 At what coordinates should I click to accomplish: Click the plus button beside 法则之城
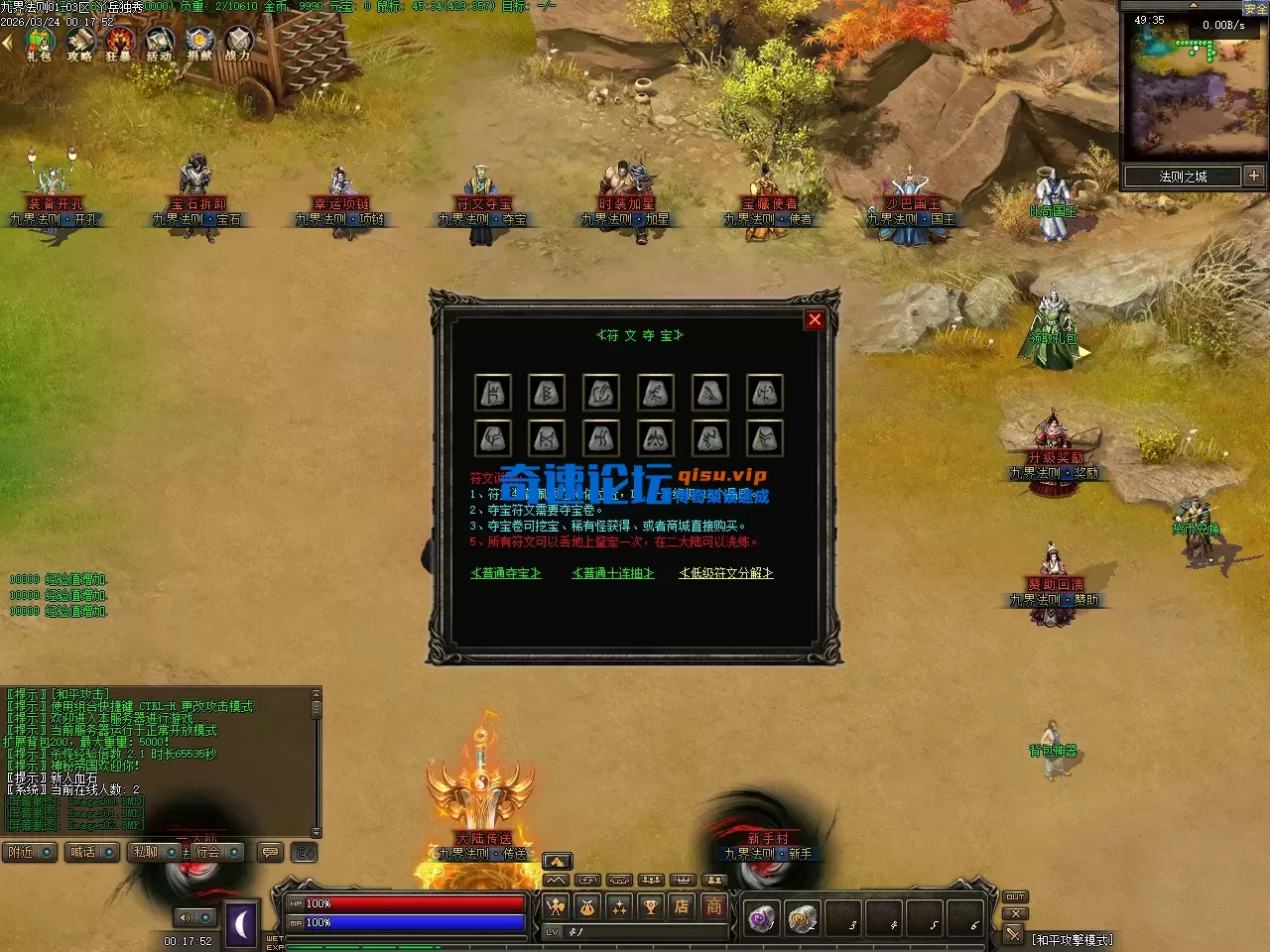[1254, 176]
